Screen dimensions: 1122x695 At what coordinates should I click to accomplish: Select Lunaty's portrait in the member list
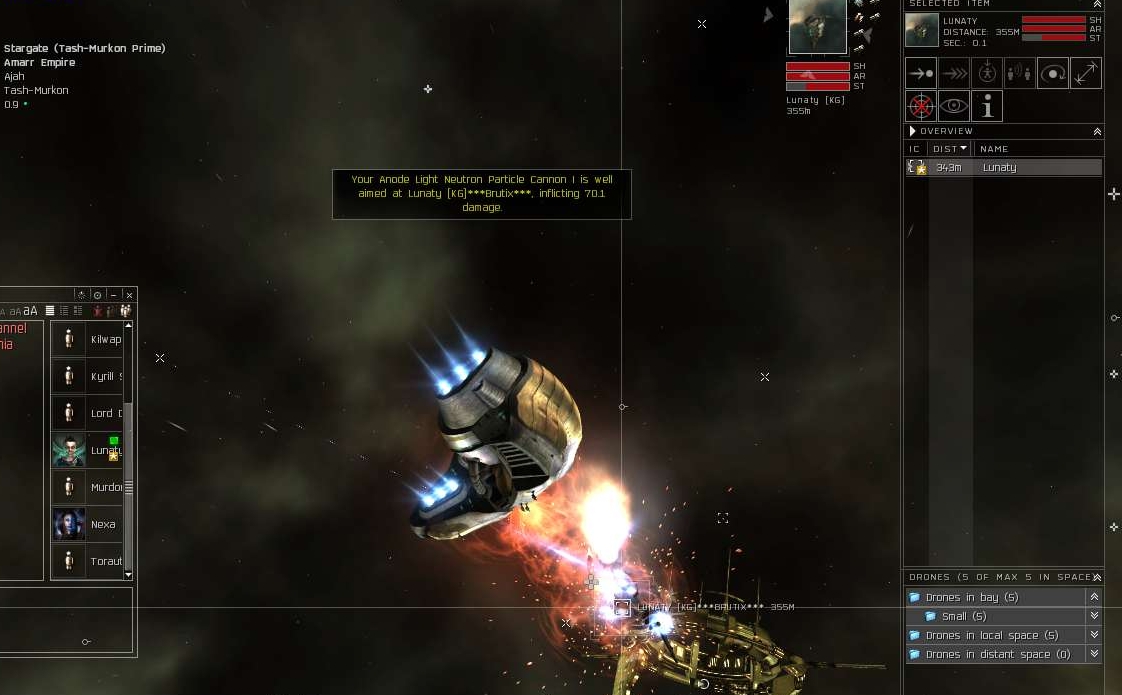coord(69,451)
